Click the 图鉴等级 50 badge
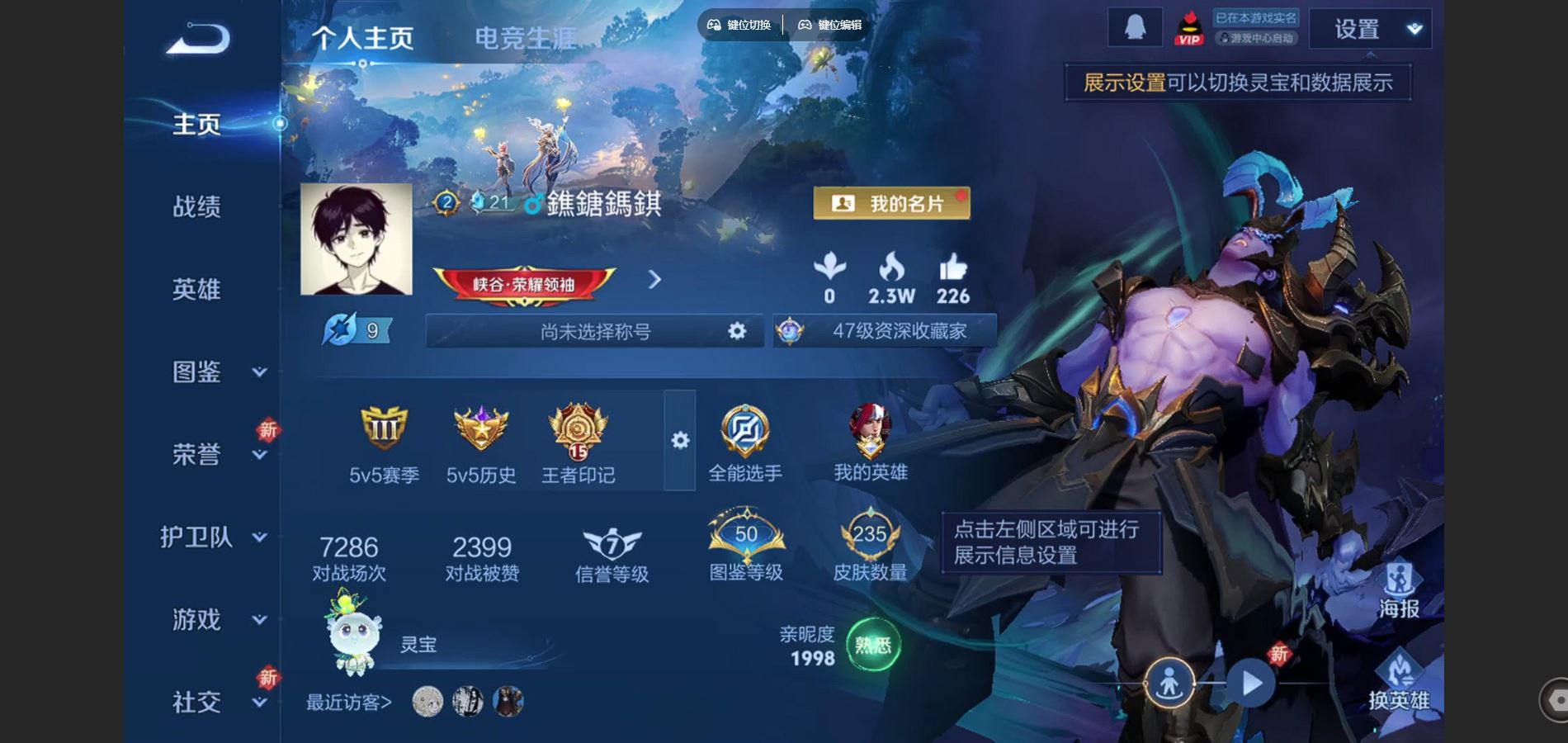Image resolution: width=1568 pixels, height=743 pixels. [744, 537]
